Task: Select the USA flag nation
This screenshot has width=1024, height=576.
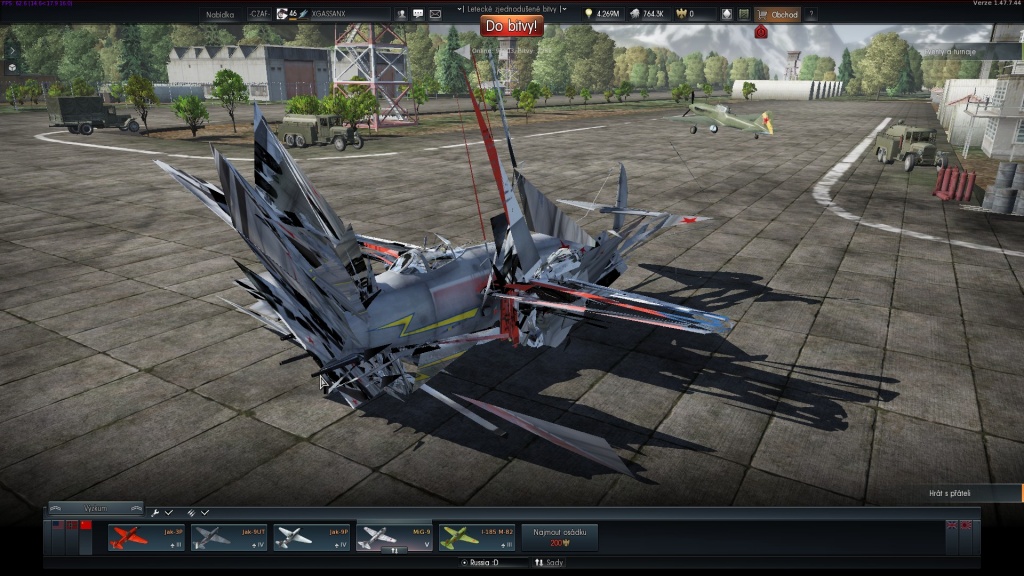Action: click(58, 525)
